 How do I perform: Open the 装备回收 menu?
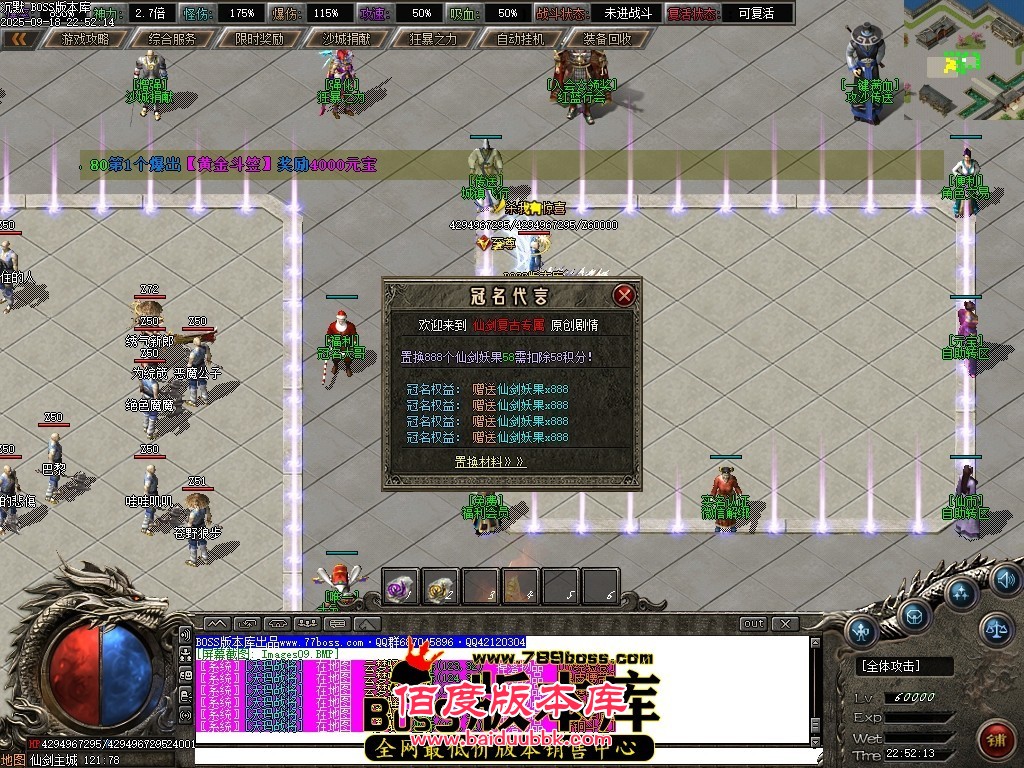(607, 39)
